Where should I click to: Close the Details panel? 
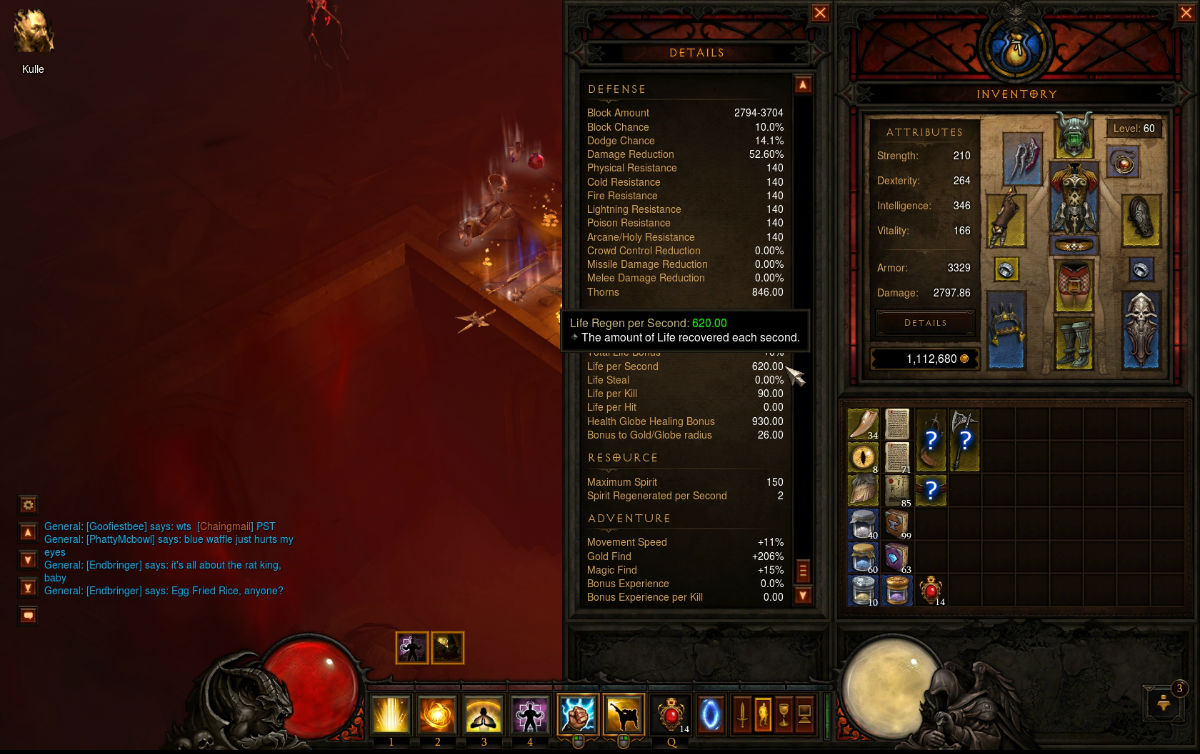pos(820,13)
